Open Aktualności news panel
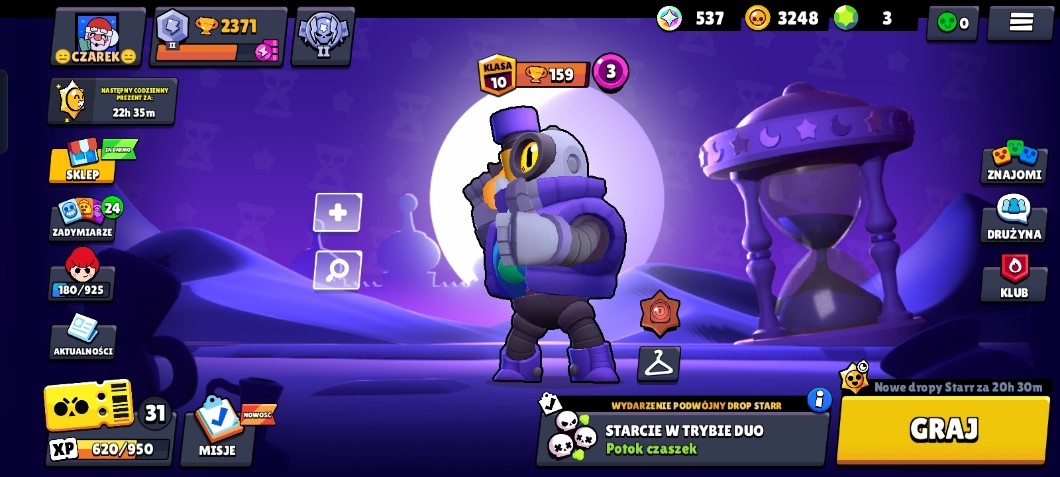The image size is (1060, 477). pyautogui.click(x=83, y=338)
